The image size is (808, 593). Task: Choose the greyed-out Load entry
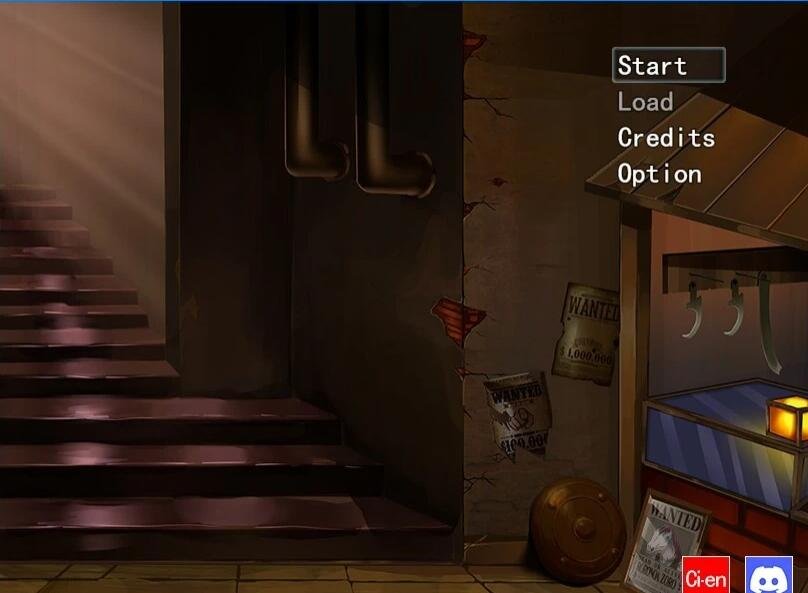(x=646, y=102)
